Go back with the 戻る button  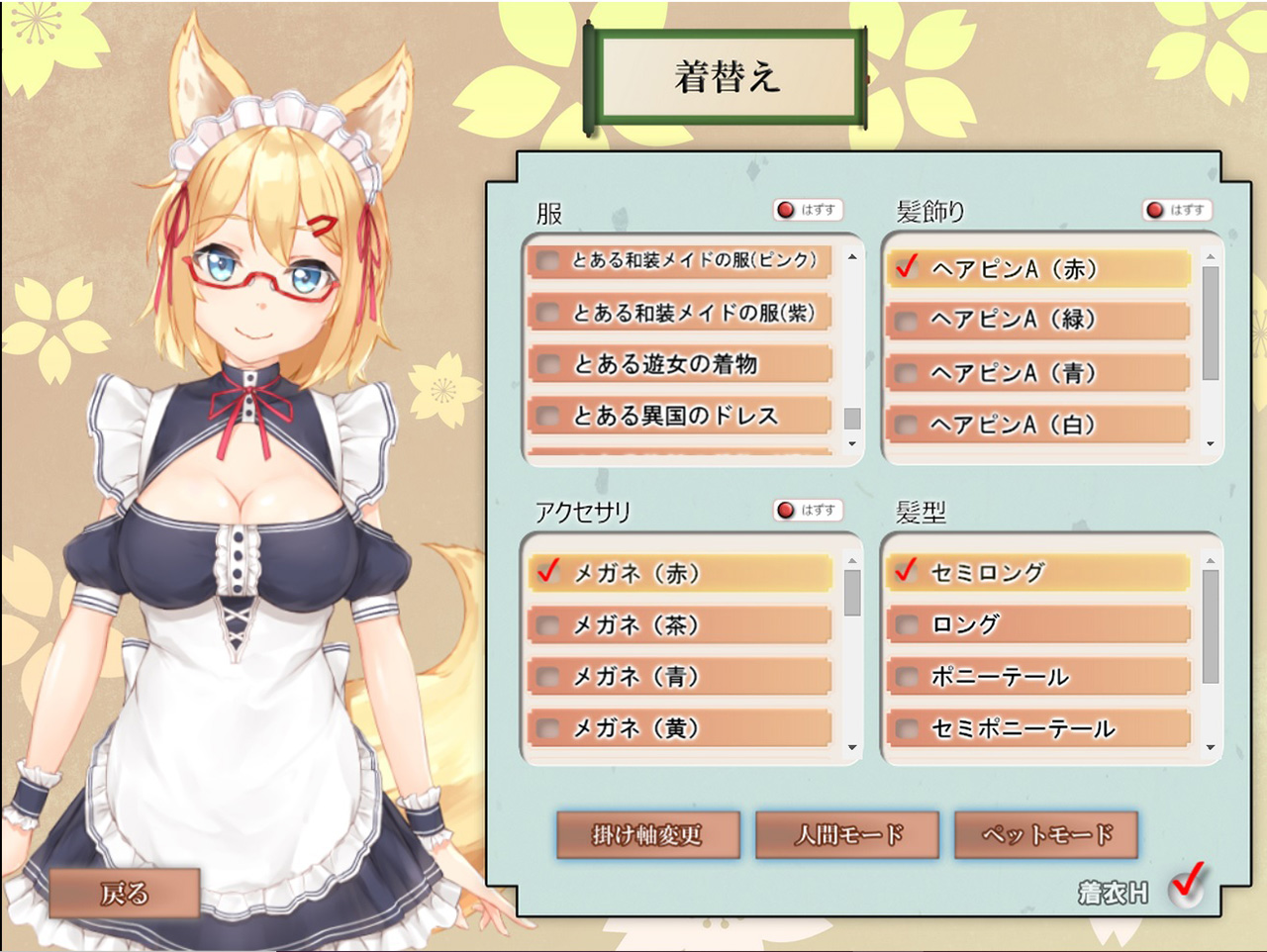125,894
